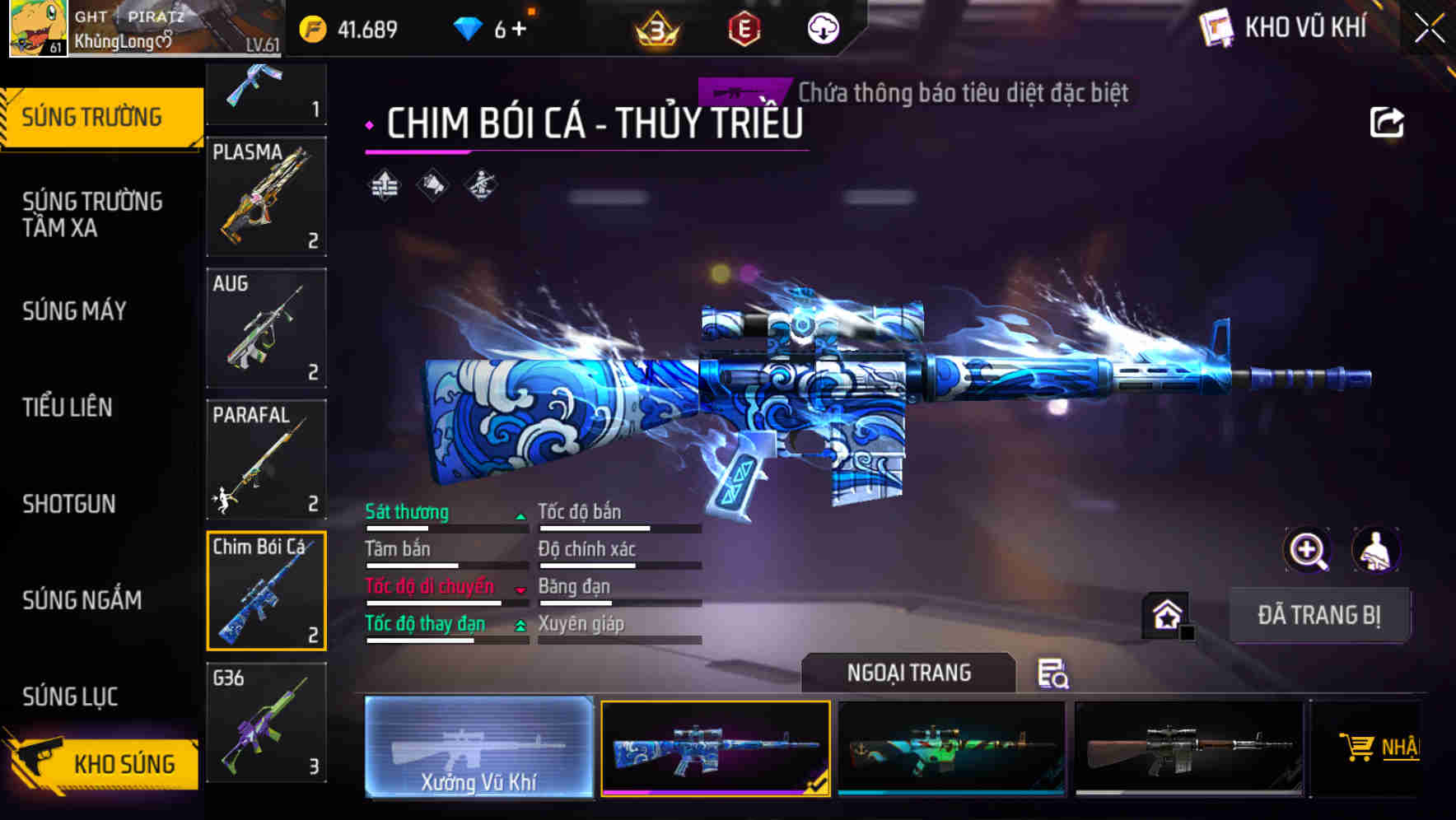Open the Shotgun weapon category

(x=69, y=504)
